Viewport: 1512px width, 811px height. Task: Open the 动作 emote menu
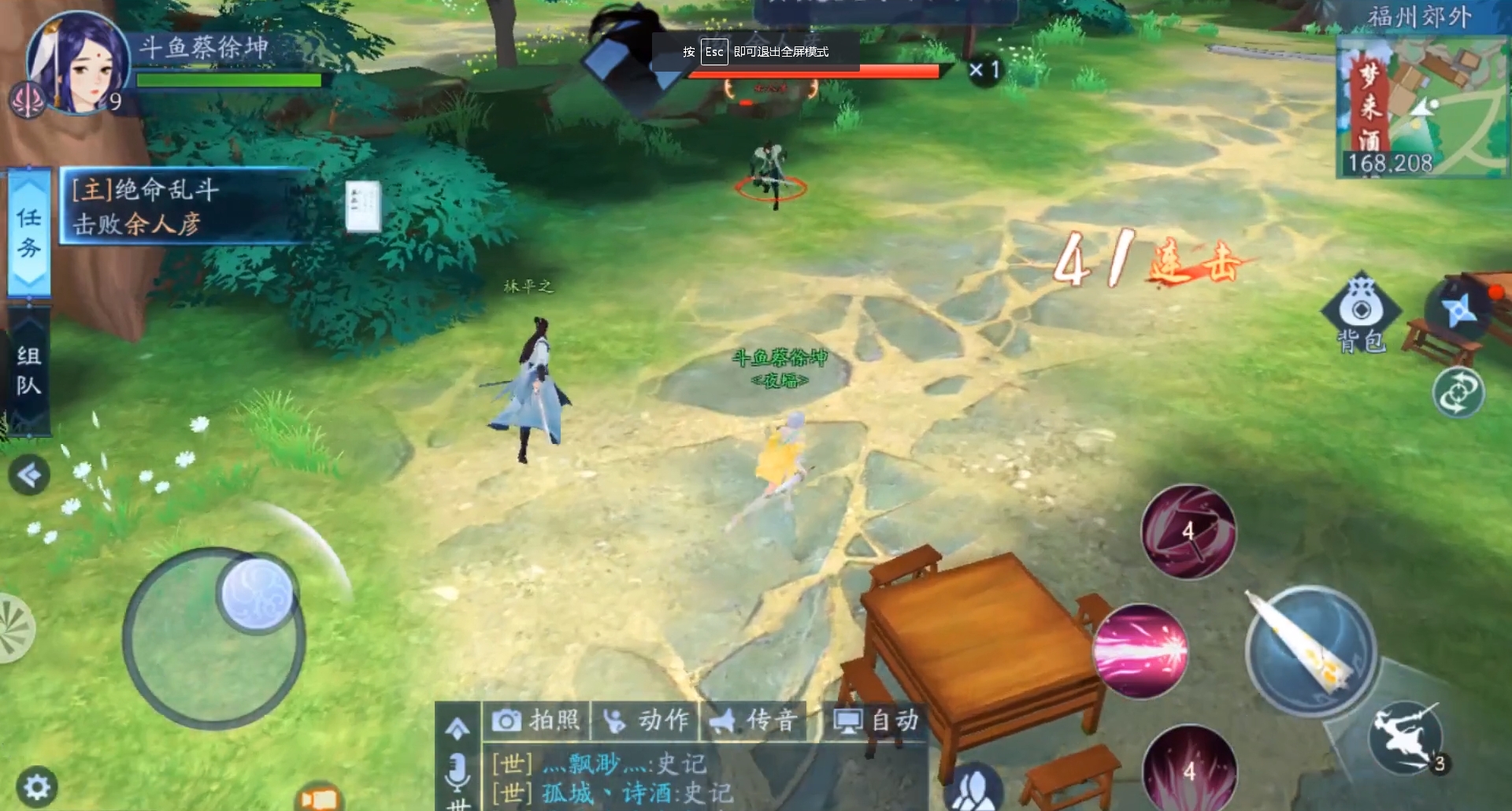(646, 720)
